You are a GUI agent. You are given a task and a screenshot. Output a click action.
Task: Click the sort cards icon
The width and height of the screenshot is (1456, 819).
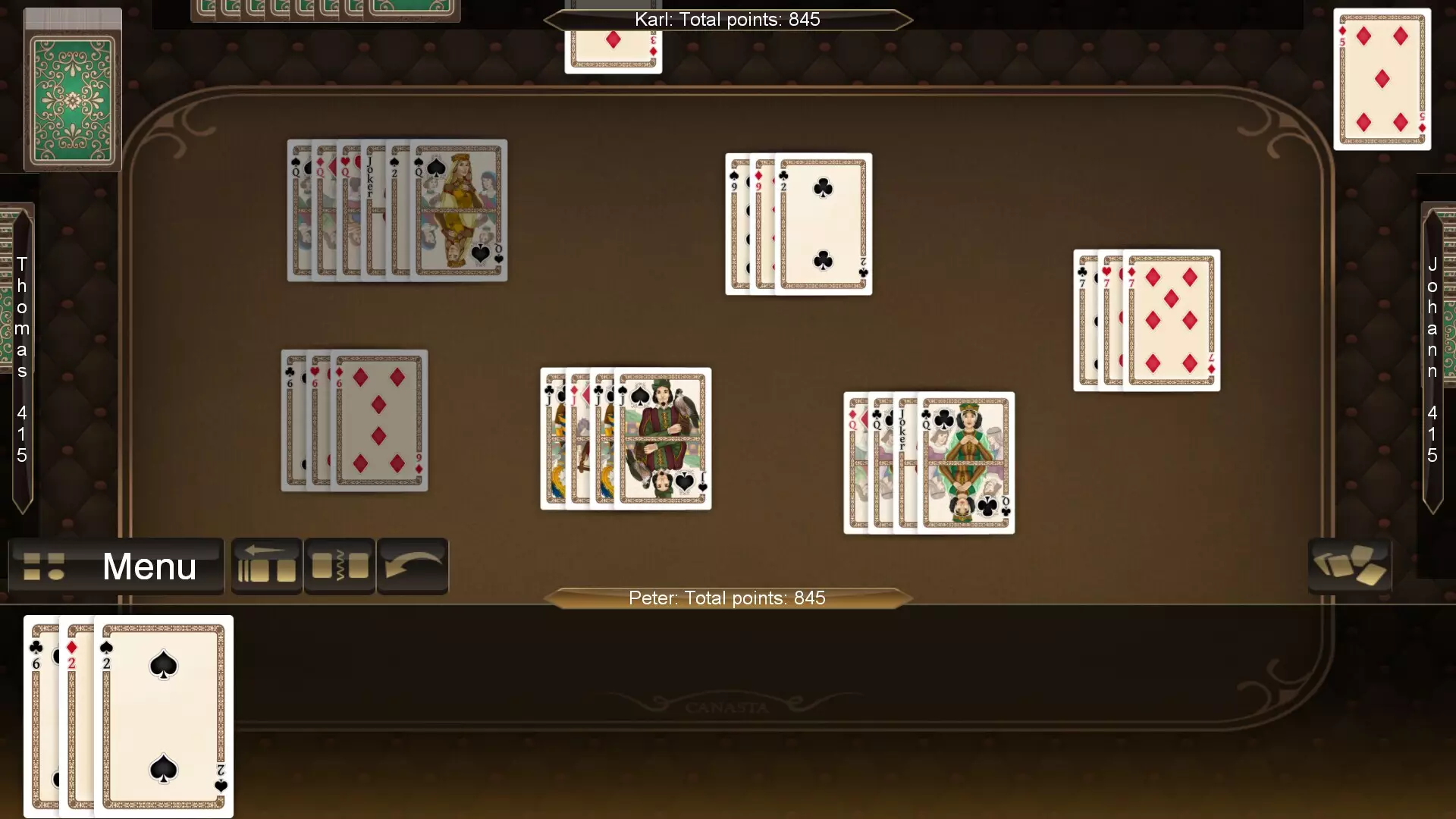[339, 566]
